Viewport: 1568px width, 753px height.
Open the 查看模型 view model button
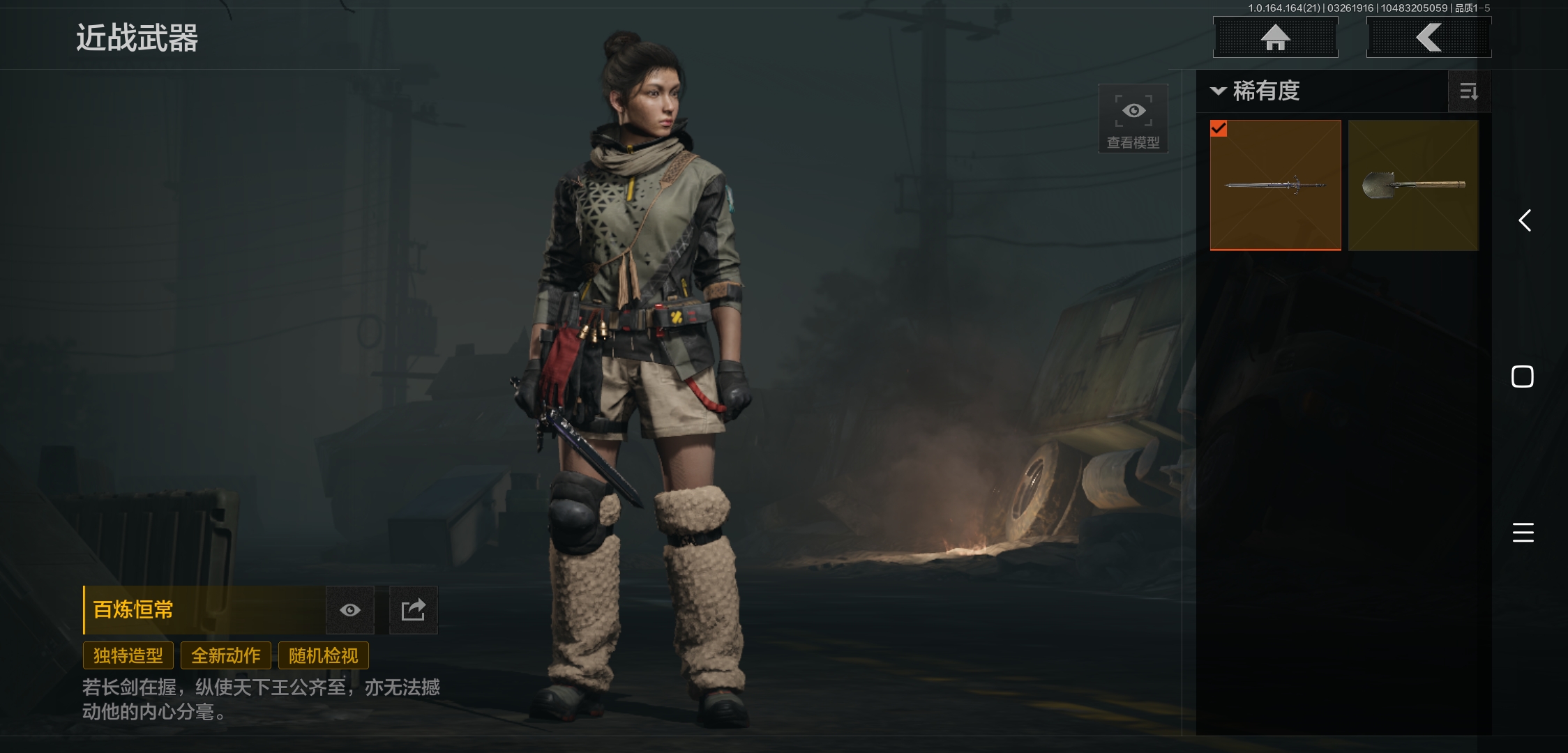point(1133,119)
